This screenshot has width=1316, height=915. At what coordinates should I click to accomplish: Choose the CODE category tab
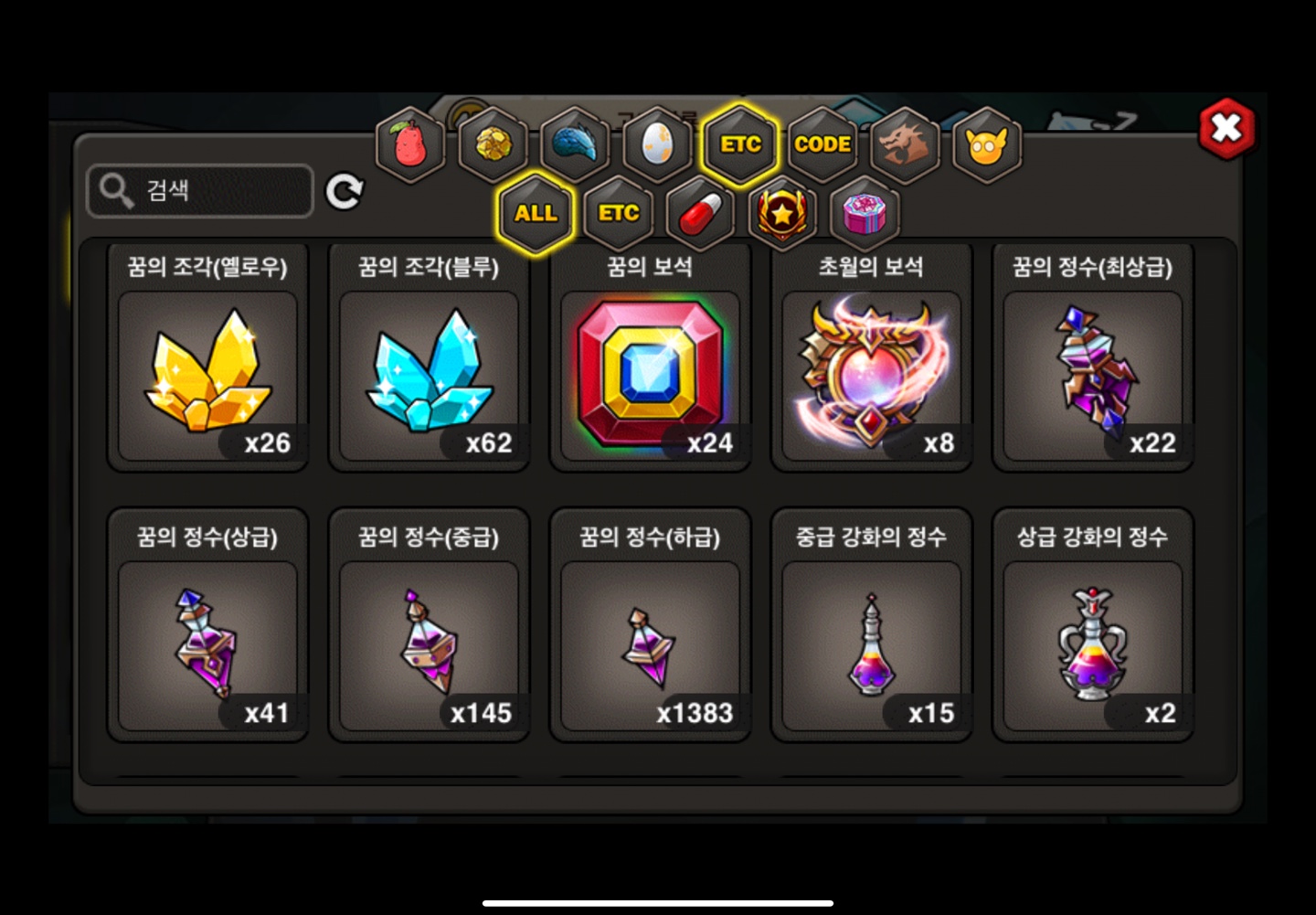(x=822, y=144)
